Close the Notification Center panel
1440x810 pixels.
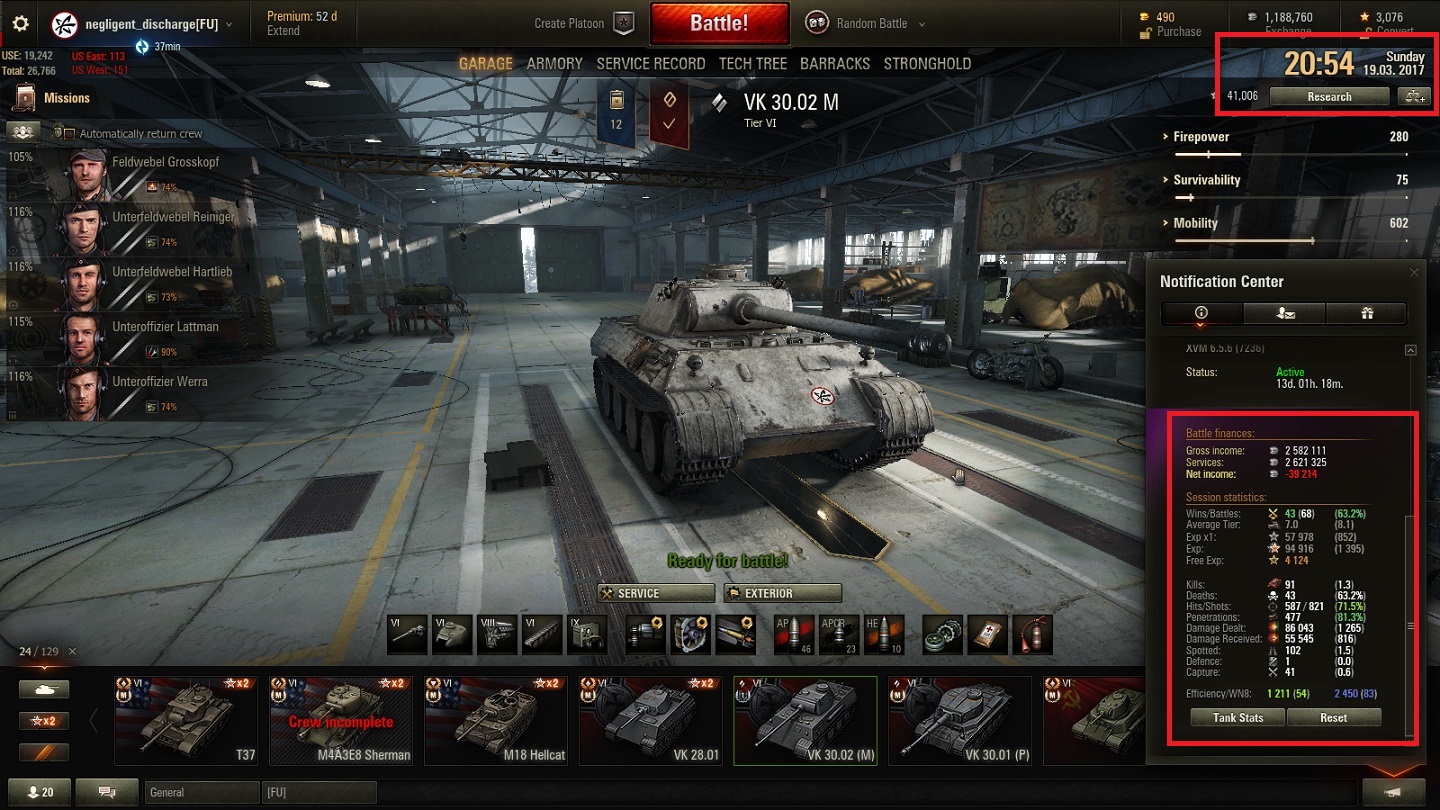click(1413, 272)
